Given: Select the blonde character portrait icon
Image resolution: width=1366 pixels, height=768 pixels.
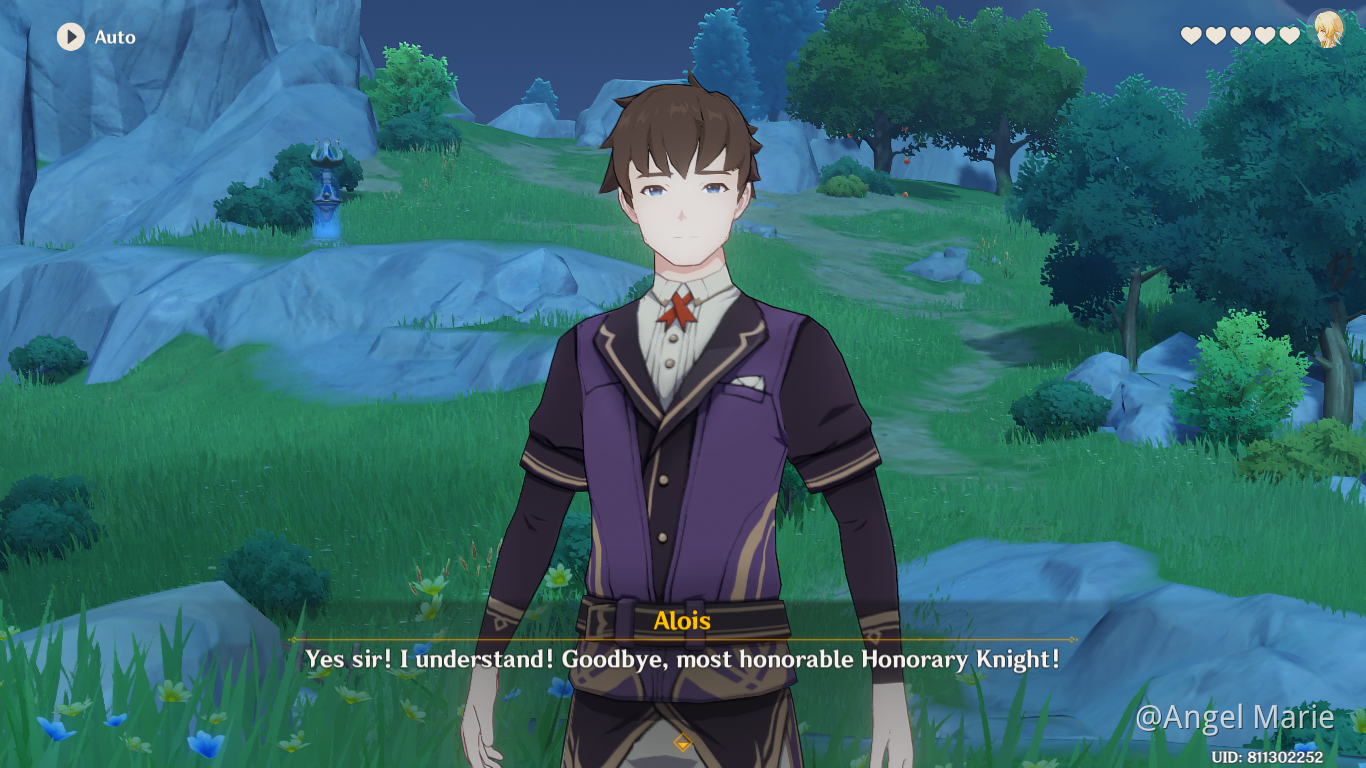Looking at the screenshot, I should coord(1327,29).
